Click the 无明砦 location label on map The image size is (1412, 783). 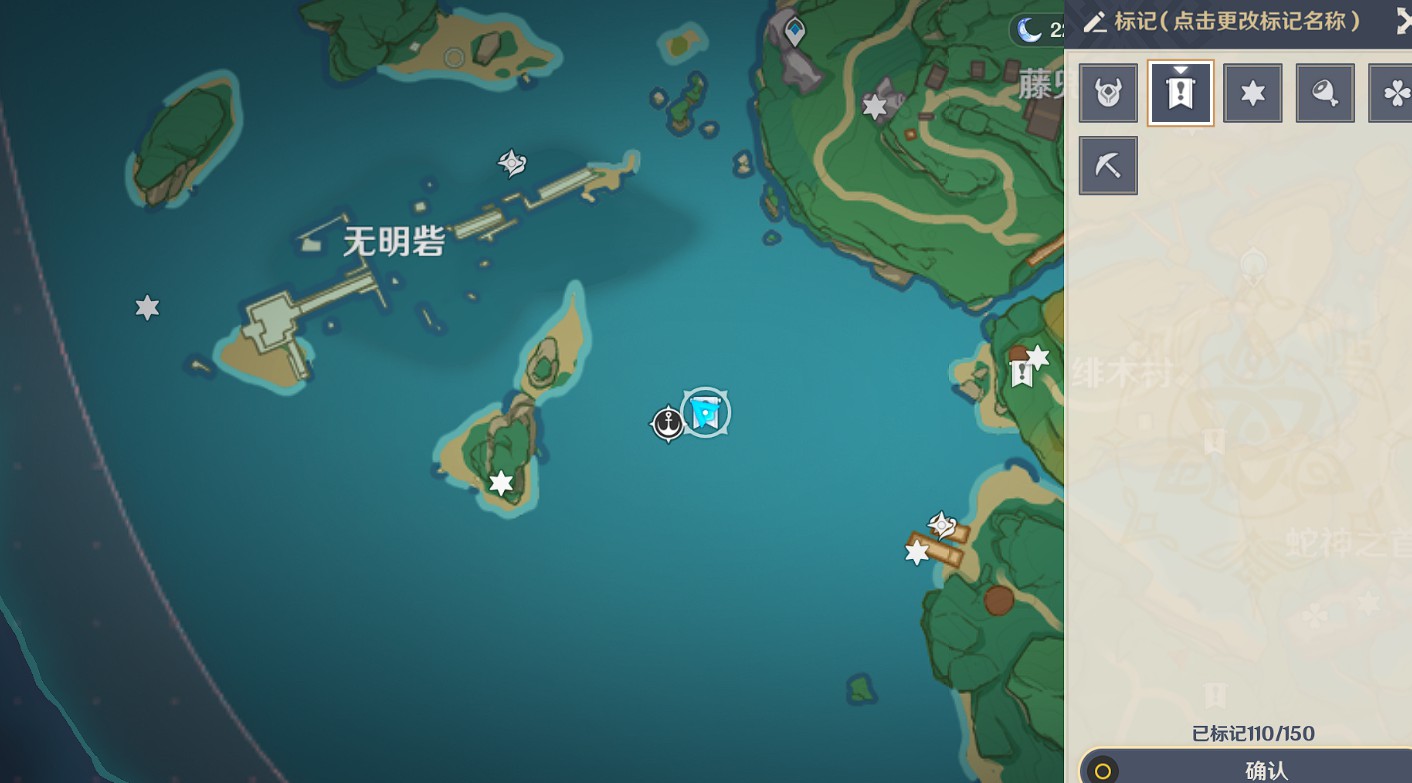[392, 241]
